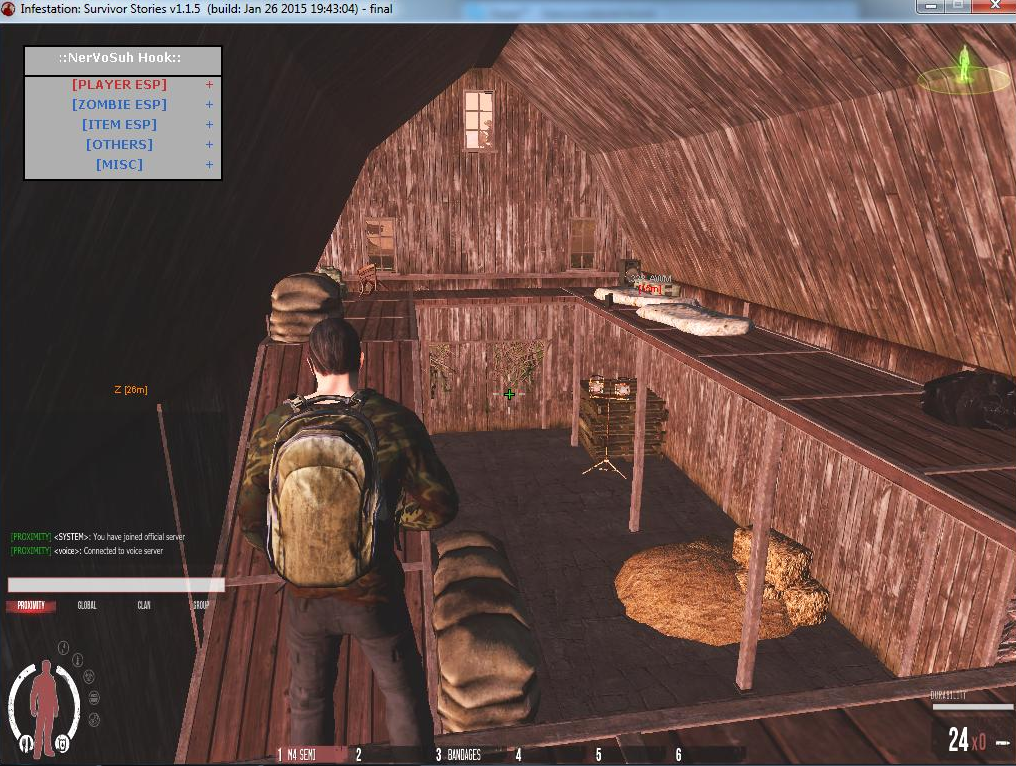
Task: Close the Infestation game window
Action: click(x=993, y=6)
